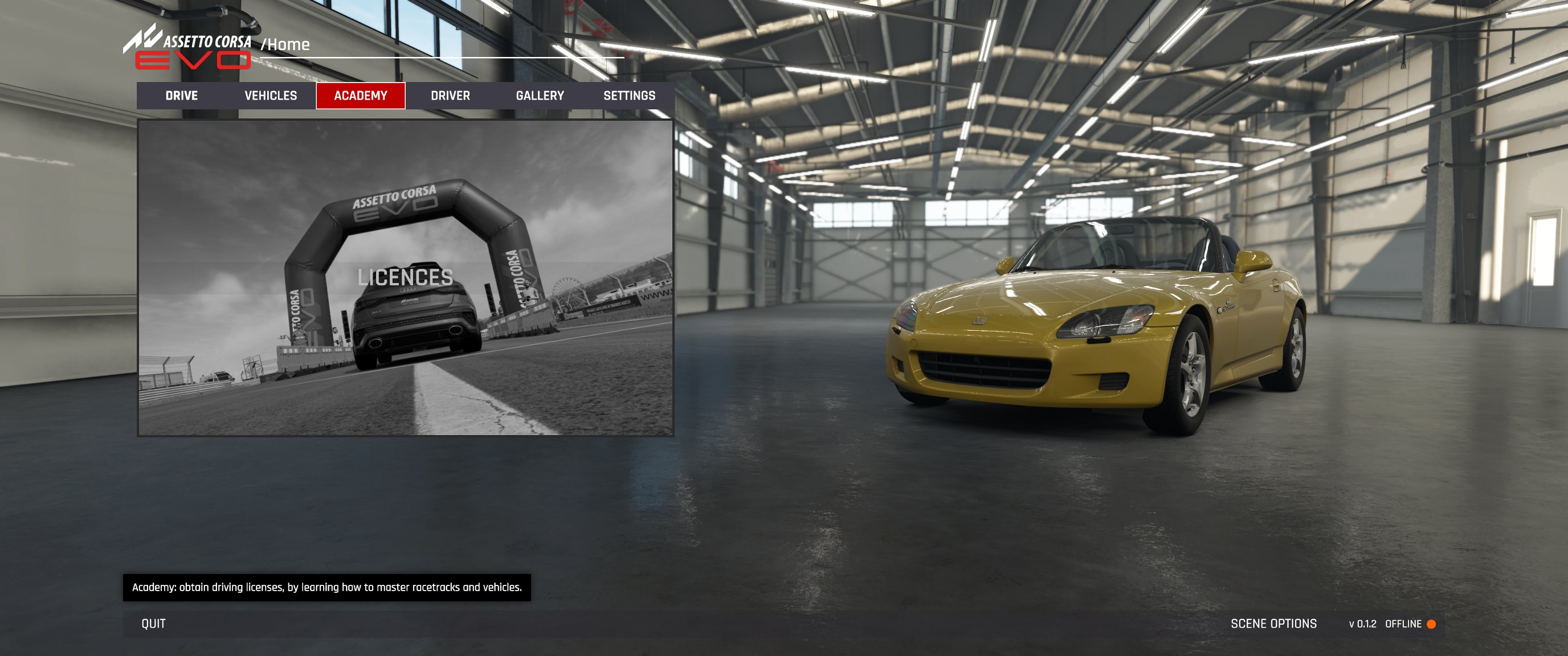Select the Academy tab
The height and width of the screenshot is (656, 1568).
tap(360, 96)
